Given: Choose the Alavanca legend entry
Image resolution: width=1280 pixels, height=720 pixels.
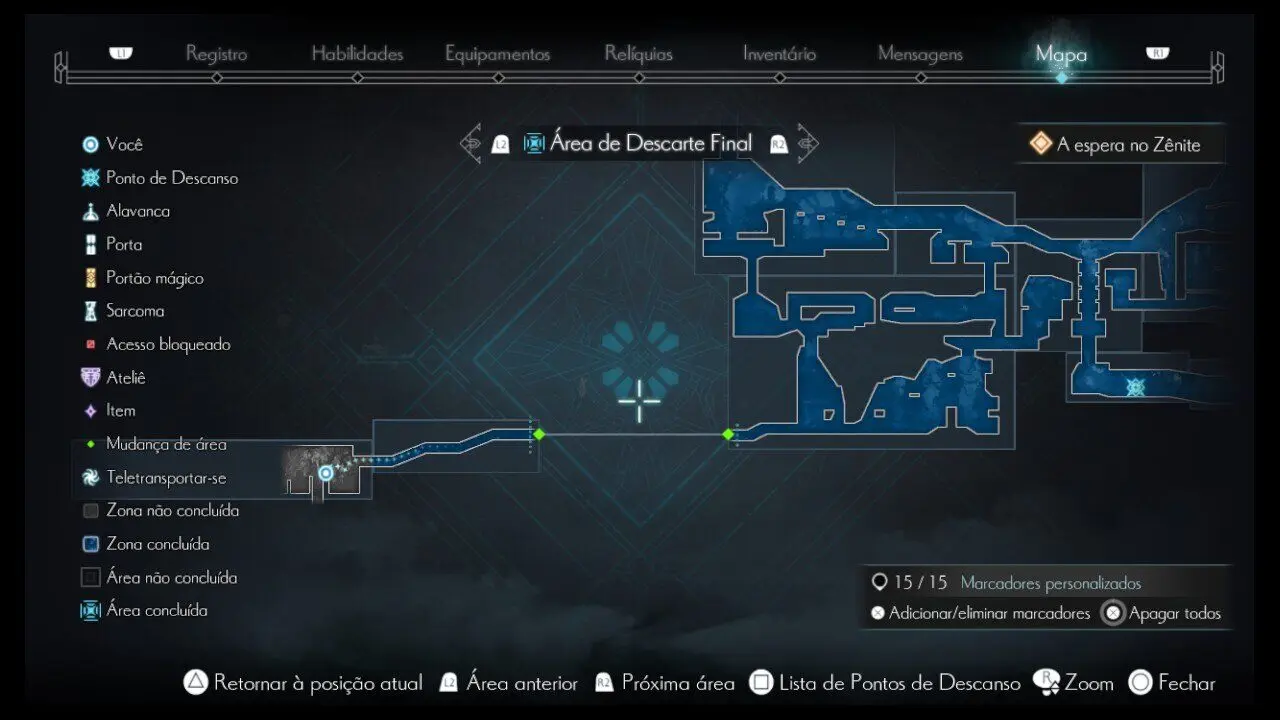Looking at the screenshot, I should (138, 211).
